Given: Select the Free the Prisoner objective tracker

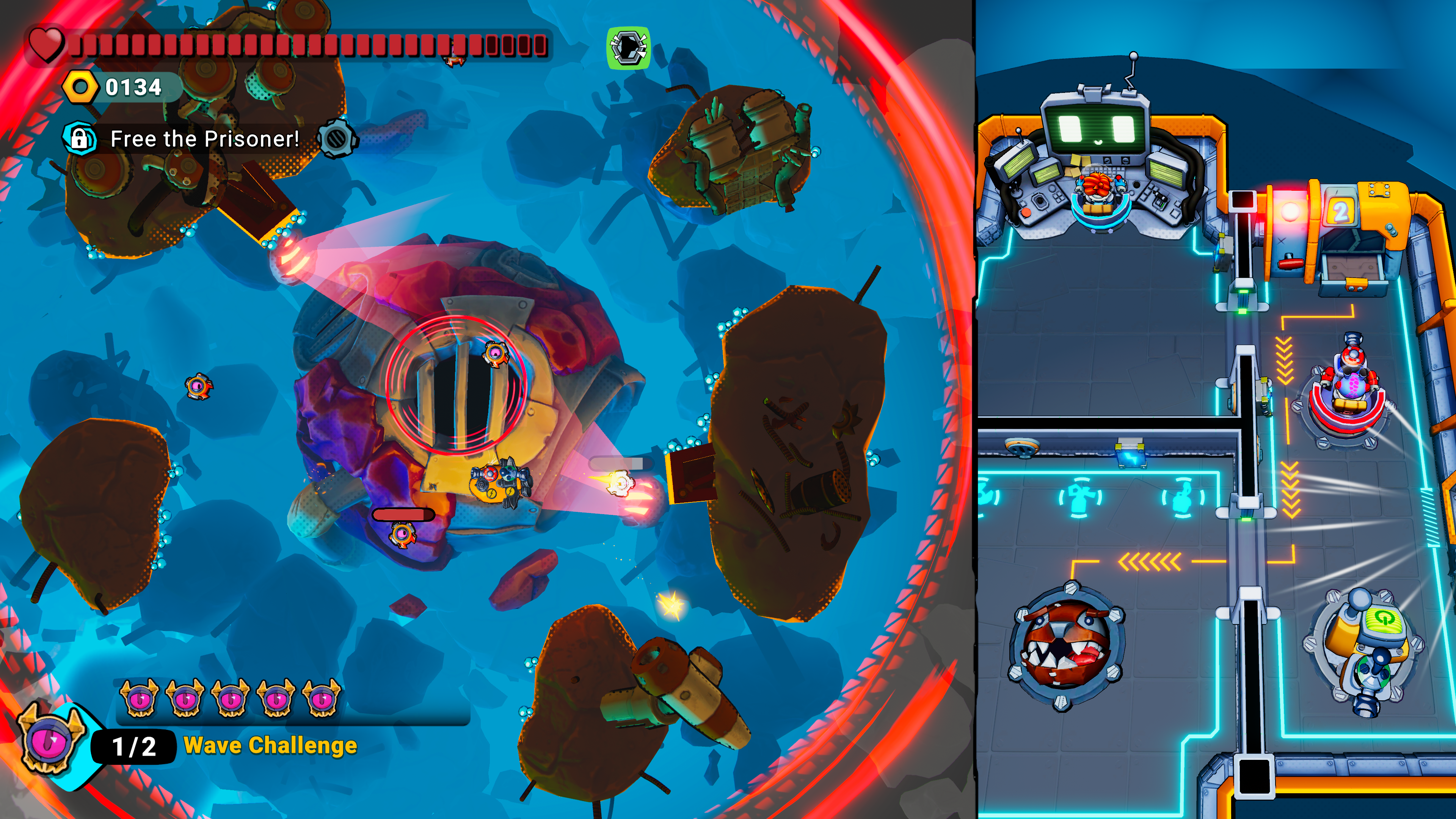Looking at the screenshot, I should pyautogui.click(x=204, y=139).
